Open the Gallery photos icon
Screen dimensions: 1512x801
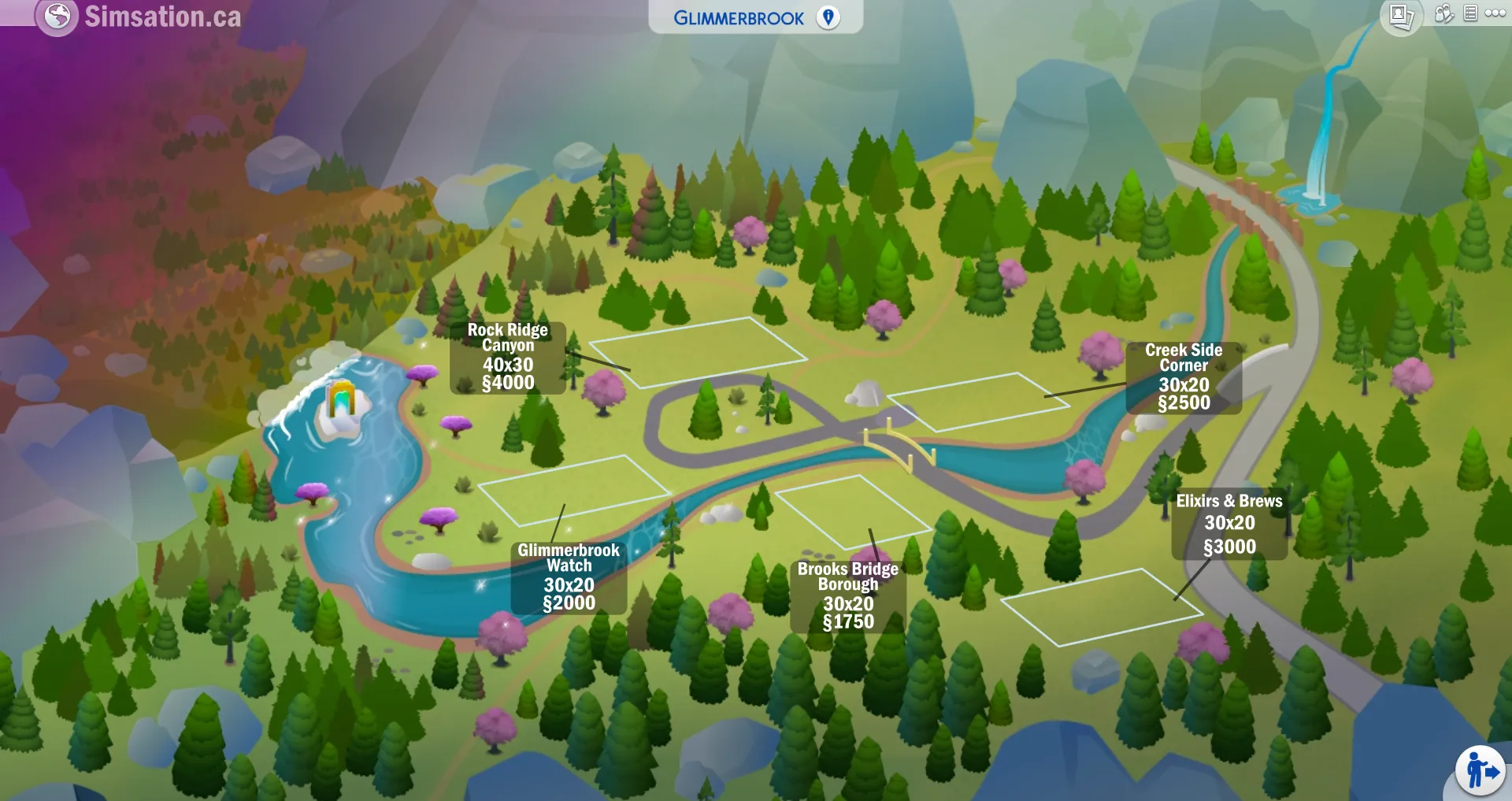click(1401, 16)
